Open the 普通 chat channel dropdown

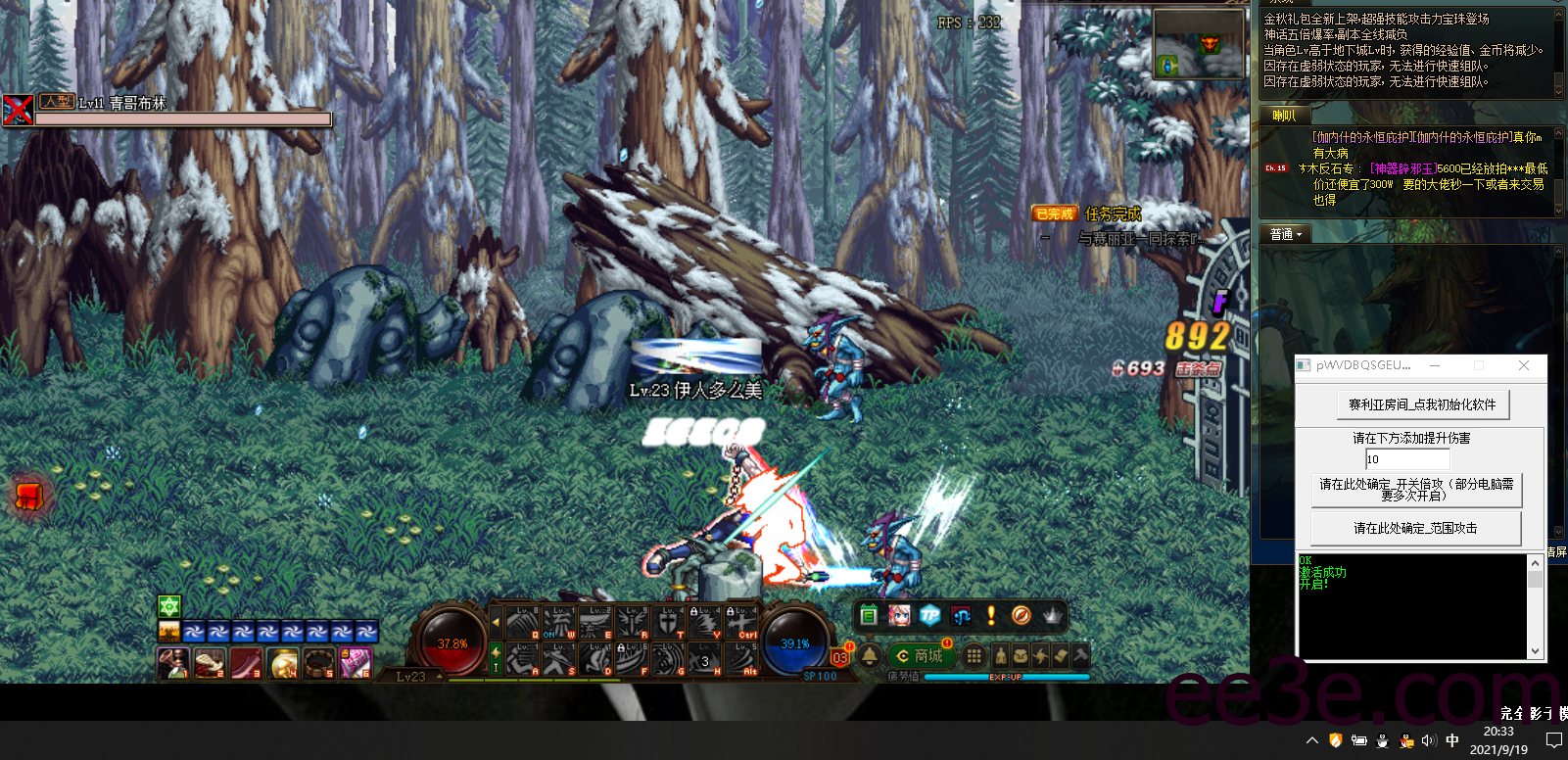(x=1286, y=234)
